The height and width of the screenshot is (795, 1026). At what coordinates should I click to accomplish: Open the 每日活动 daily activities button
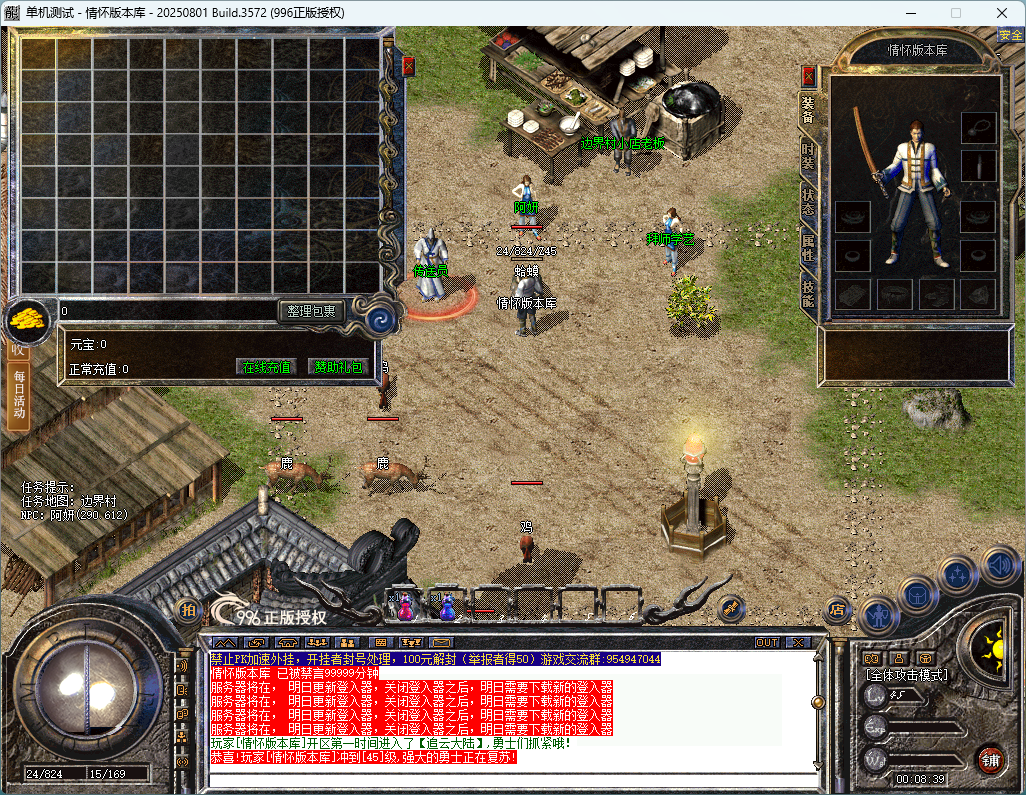(x=18, y=396)
